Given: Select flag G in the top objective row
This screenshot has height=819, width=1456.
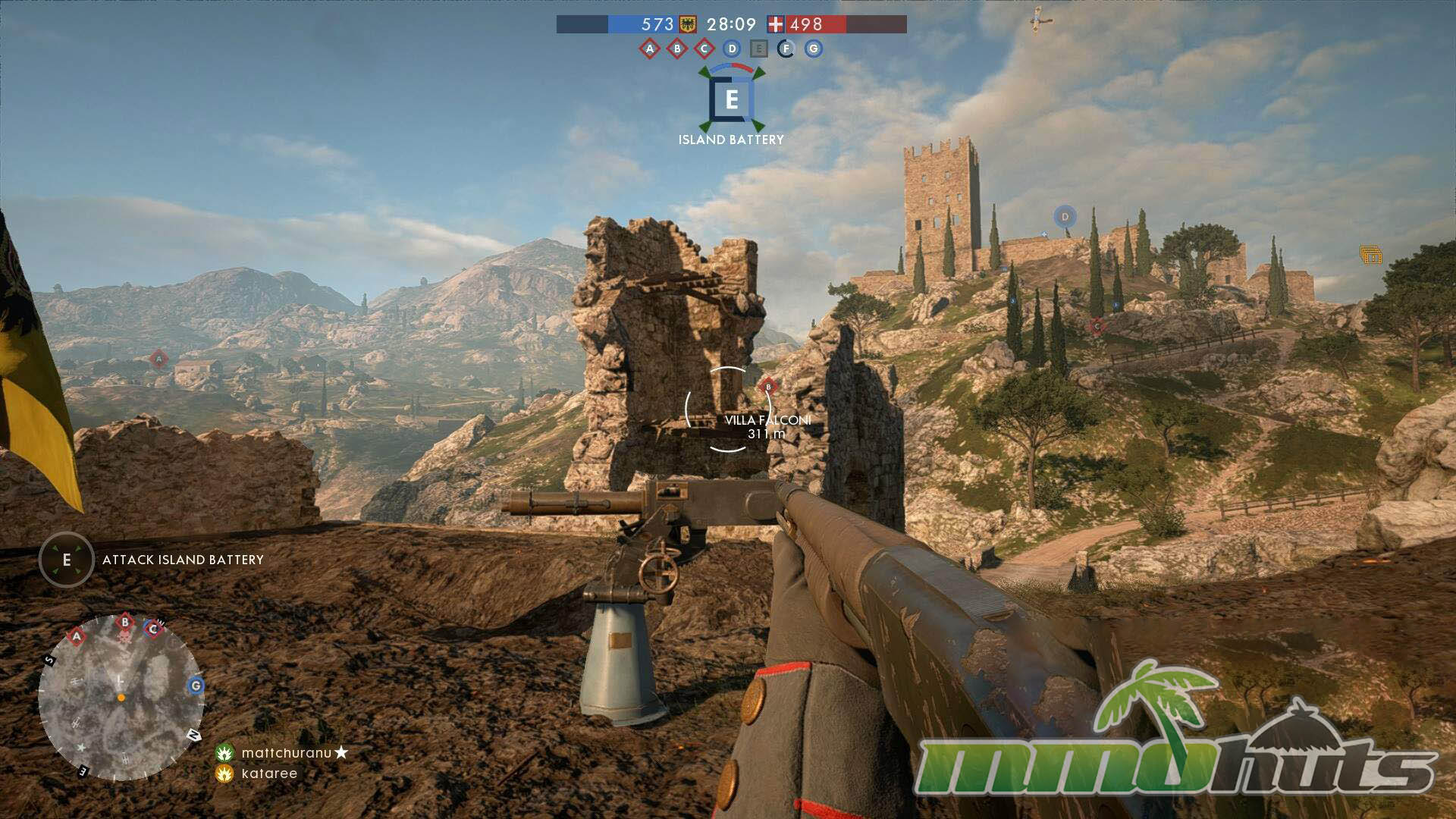Looking at the screenshot, I should click(x=813, y=49).
